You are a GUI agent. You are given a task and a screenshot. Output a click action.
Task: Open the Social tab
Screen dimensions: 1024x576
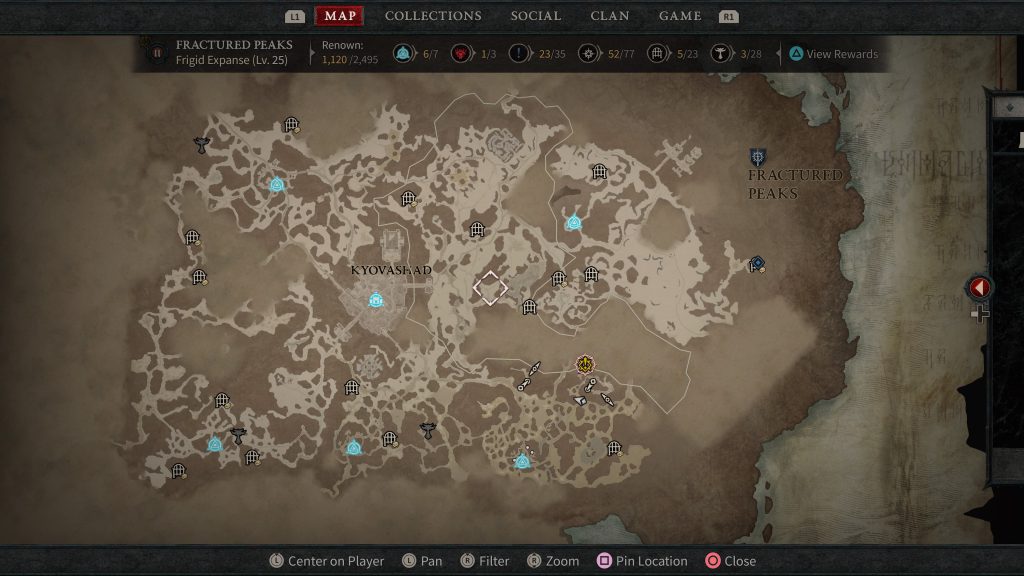coord(538,16)
